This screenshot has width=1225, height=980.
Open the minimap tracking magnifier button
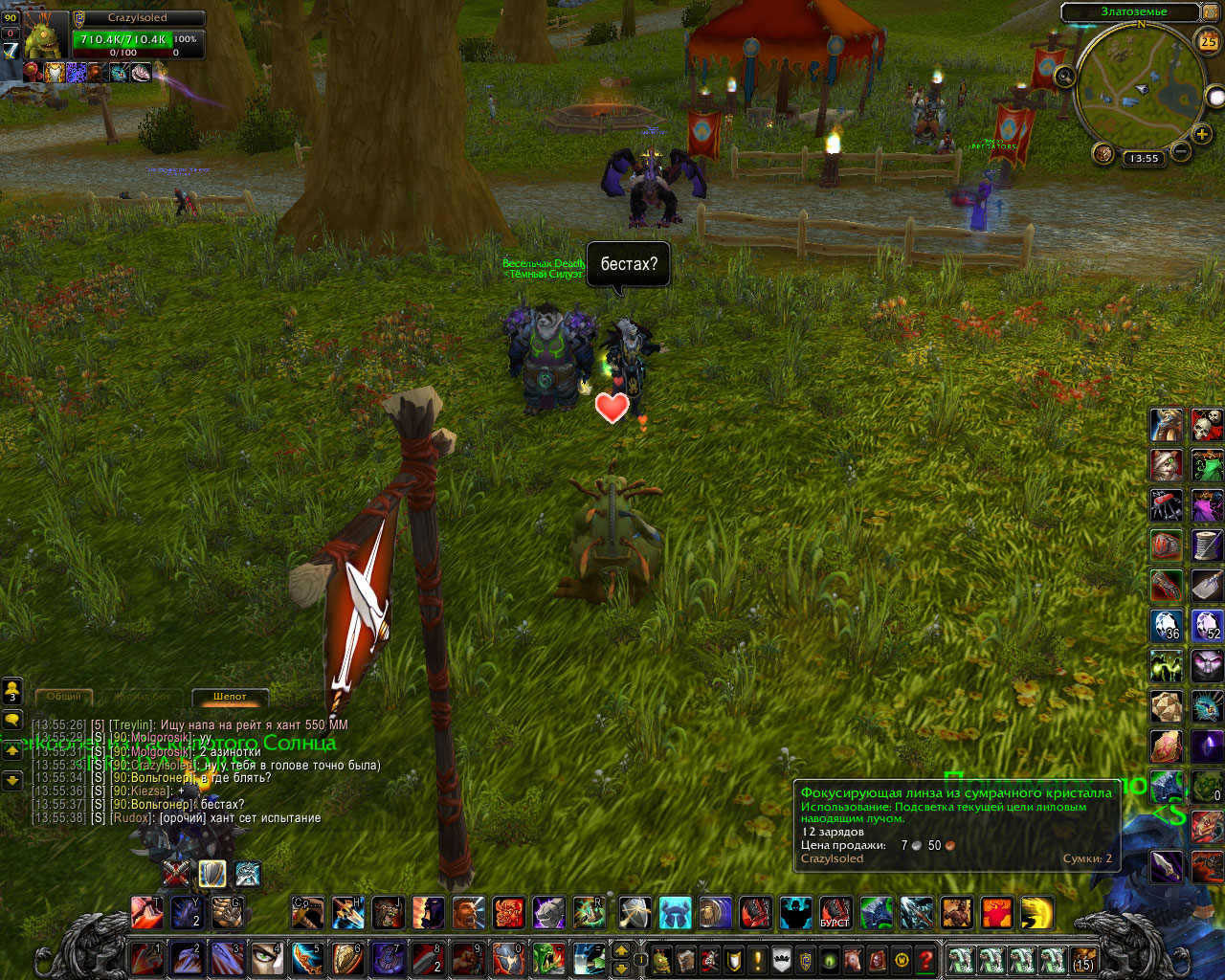pos(1063,77)
